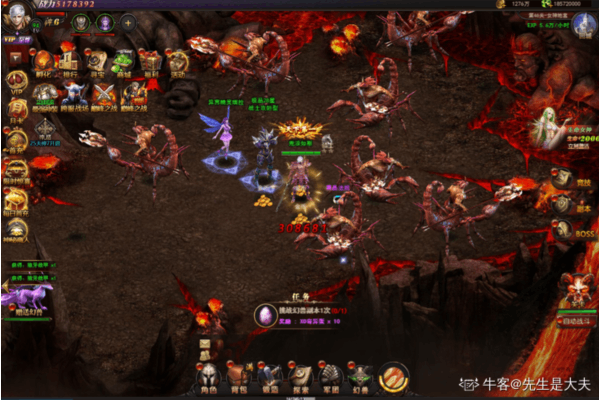The width and height of the screenshot is (600, 400).
Task: Open the 孵化 hatching icon
Action: tap(44, 64)
